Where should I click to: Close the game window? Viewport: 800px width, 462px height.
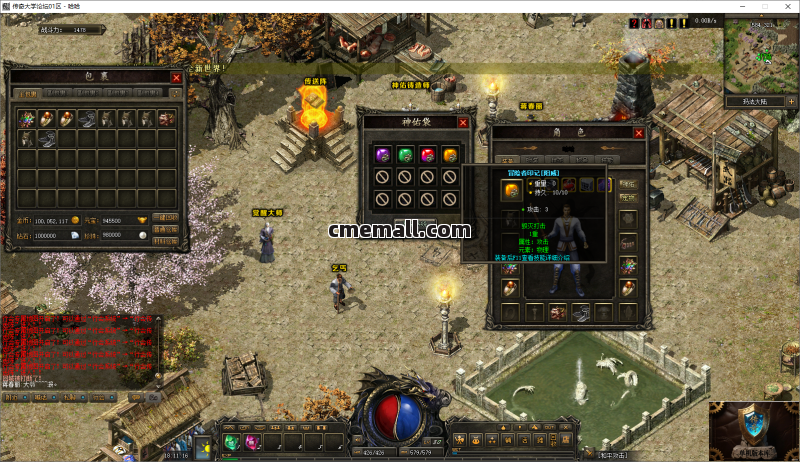pyautogui.click(x=786, y=6)
